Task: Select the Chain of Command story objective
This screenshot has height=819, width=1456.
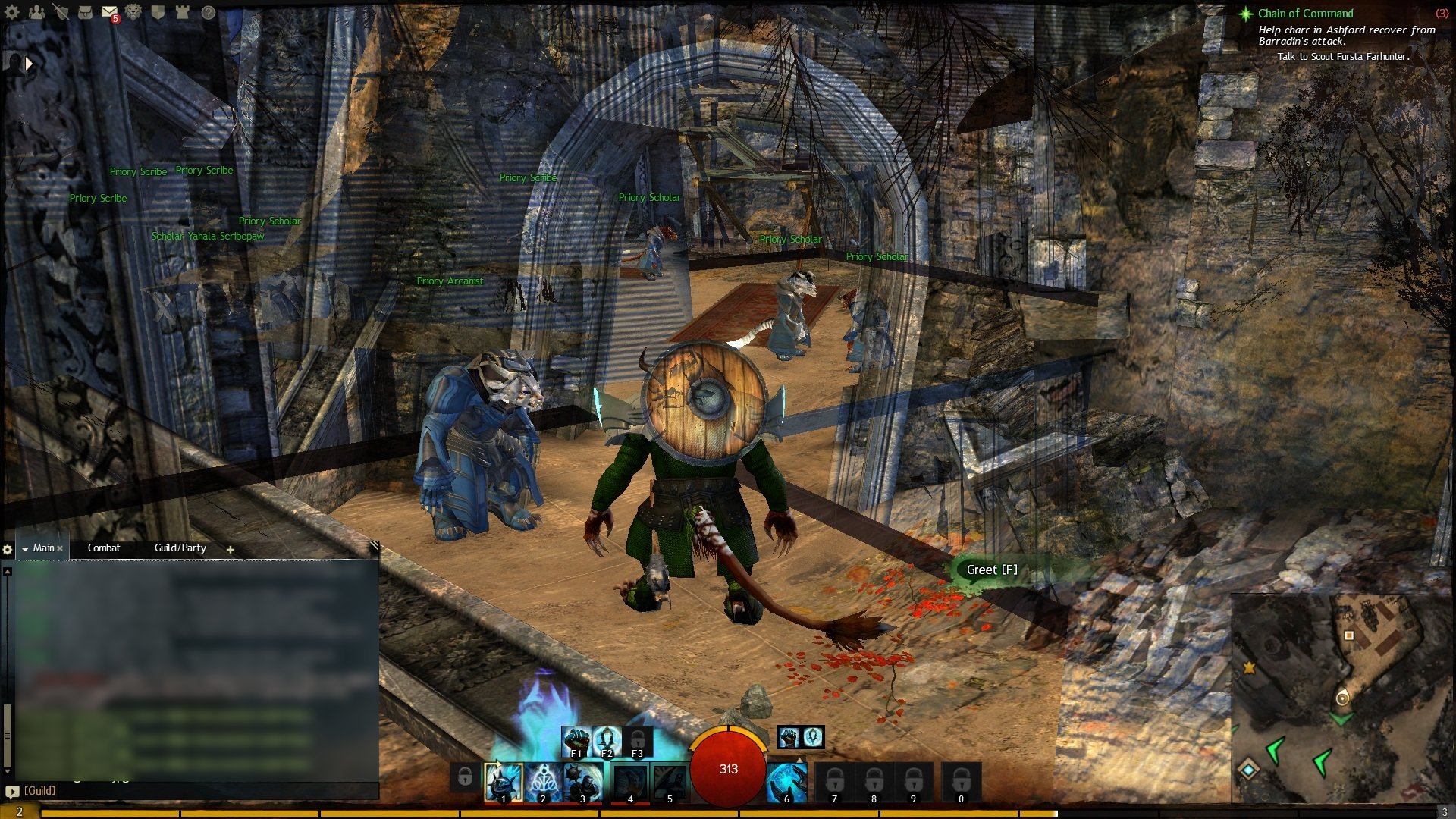Action: tap(1305, 13)
